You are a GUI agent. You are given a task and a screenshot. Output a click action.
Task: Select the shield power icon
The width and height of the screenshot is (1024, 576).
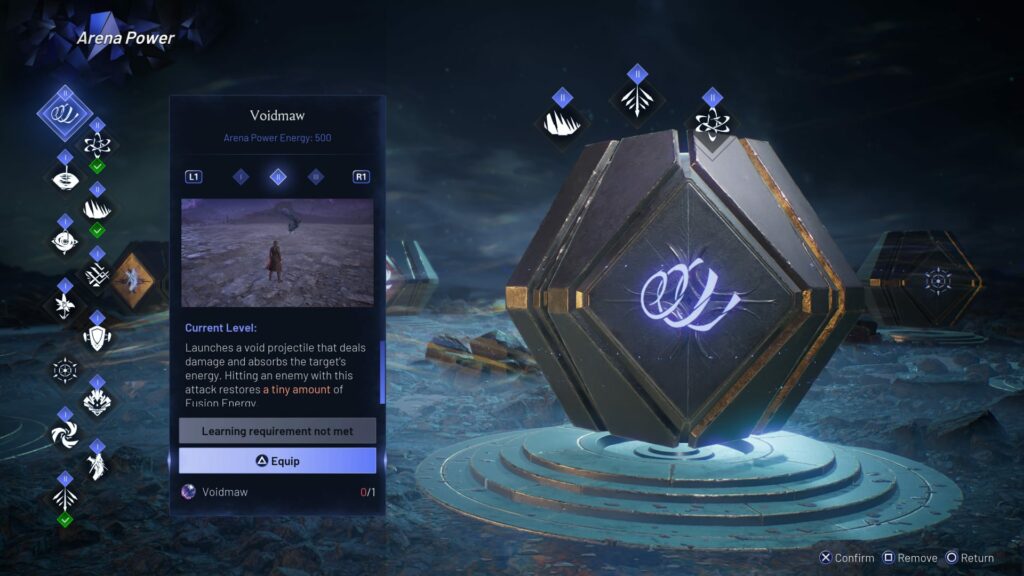pos(97,336)
